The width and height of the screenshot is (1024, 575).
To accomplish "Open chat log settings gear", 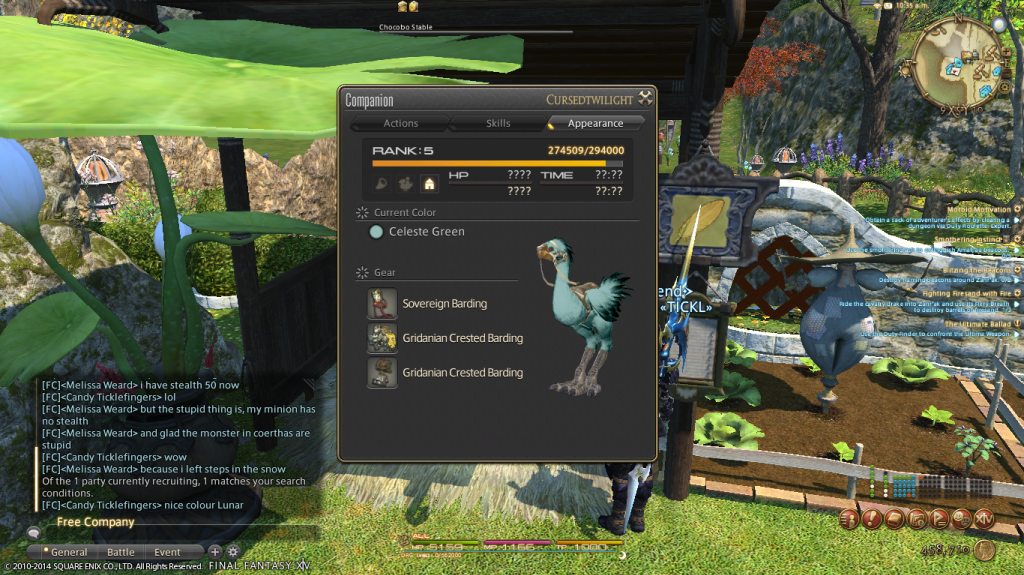I will coord(233,551).
